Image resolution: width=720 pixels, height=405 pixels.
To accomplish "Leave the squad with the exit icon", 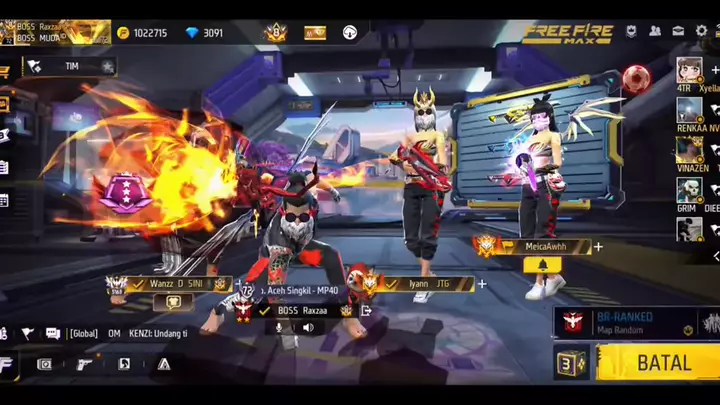I will [366, 311].
